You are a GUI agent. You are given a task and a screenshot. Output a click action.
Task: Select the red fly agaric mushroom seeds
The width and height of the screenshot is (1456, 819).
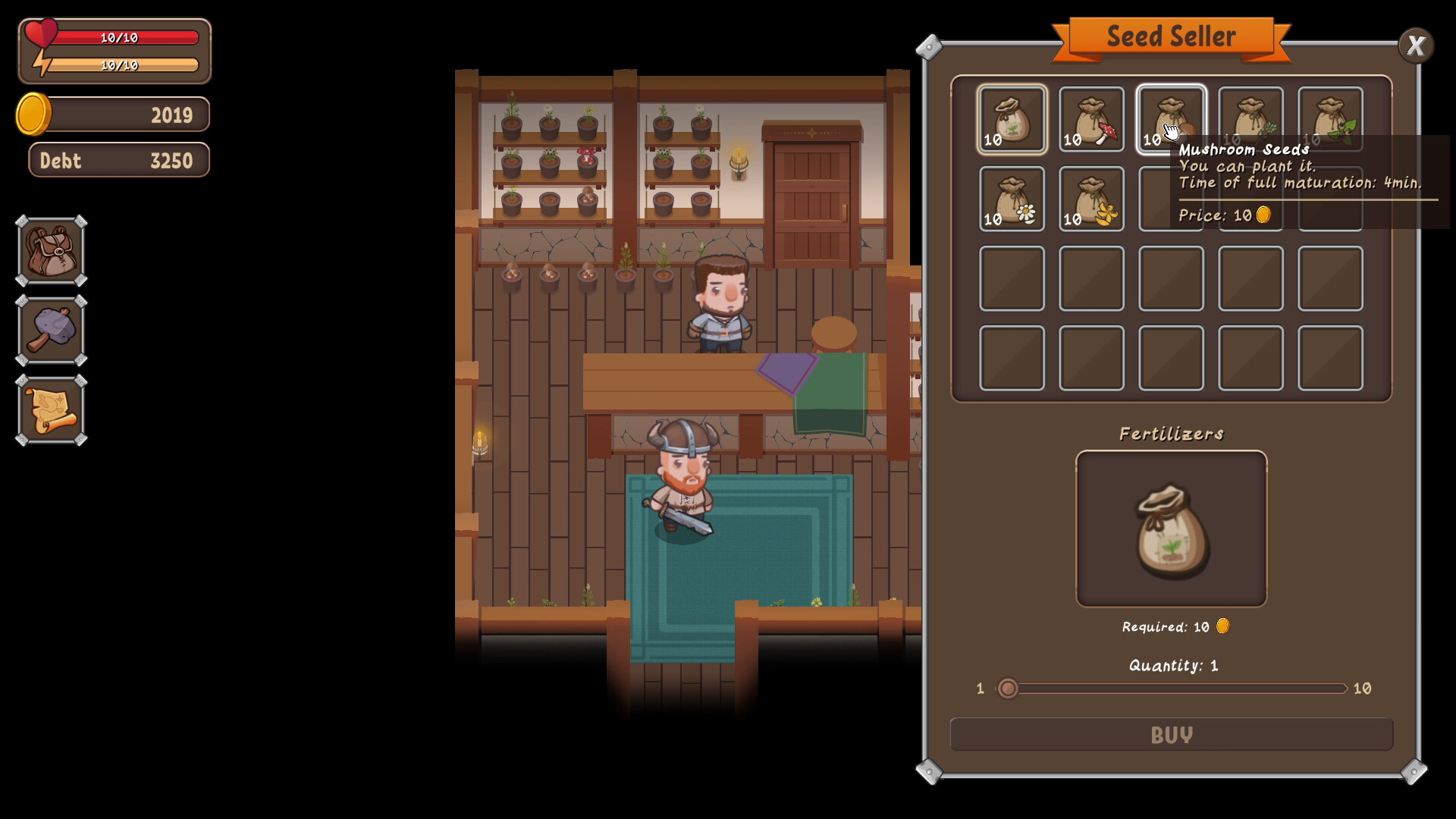coord(1092,118)
